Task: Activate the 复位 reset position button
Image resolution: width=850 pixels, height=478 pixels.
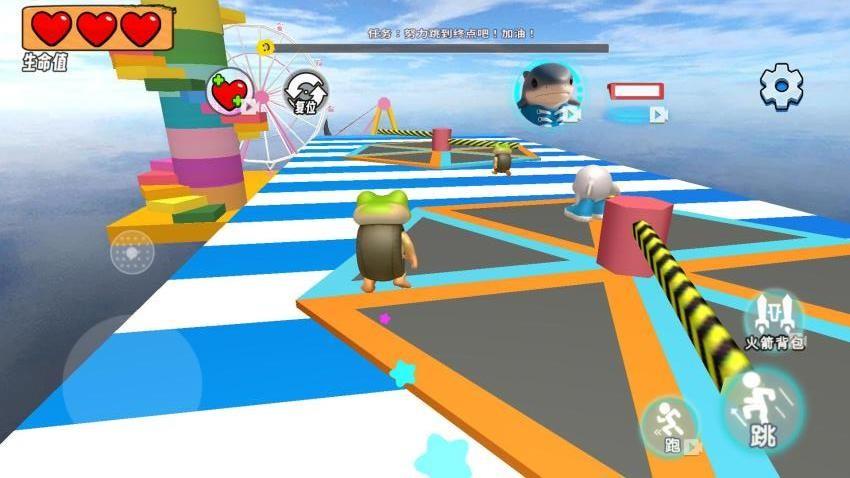Action: click(x=305, y=94)
